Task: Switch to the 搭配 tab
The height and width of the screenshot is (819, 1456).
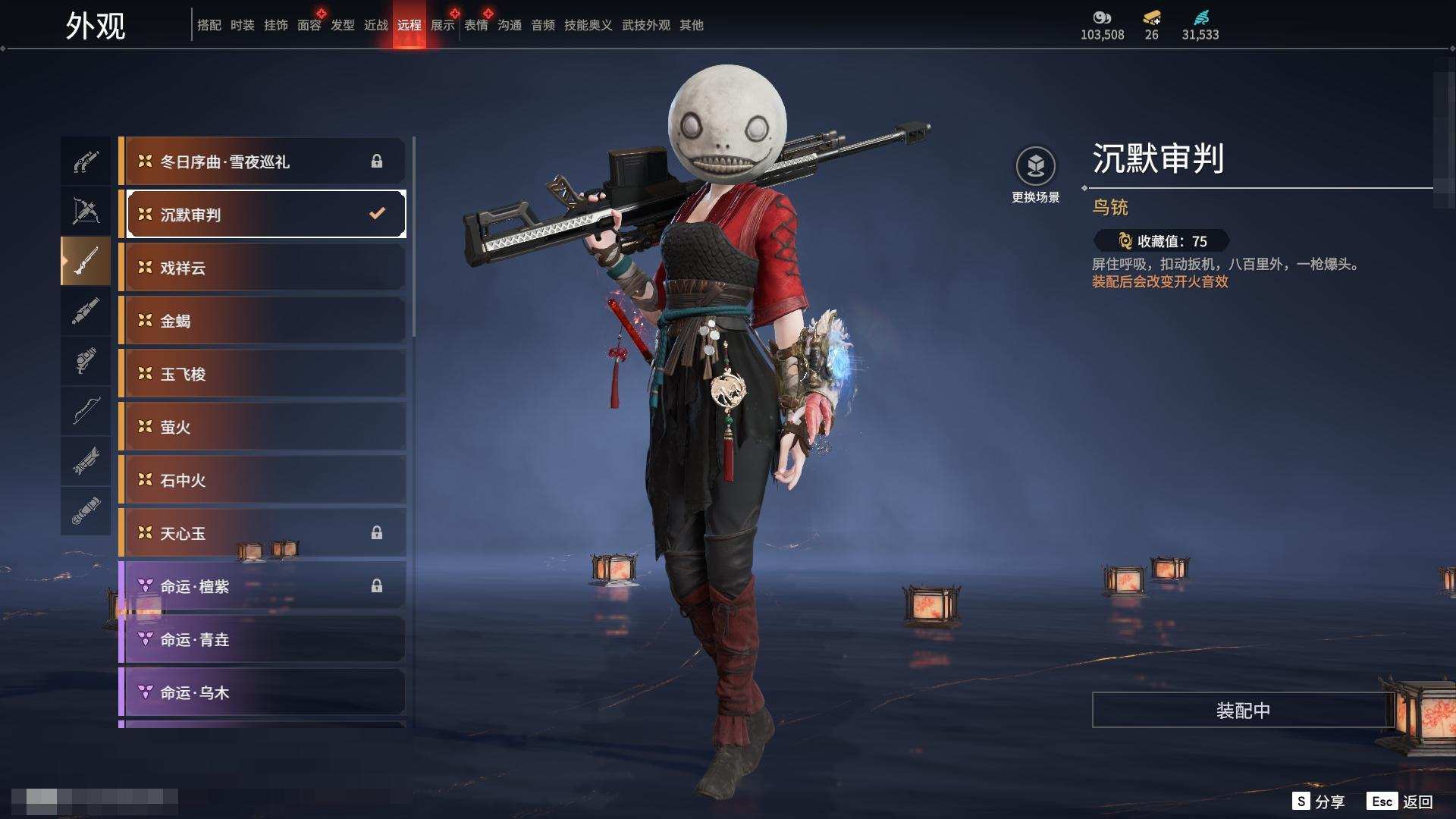Action: 209,25
